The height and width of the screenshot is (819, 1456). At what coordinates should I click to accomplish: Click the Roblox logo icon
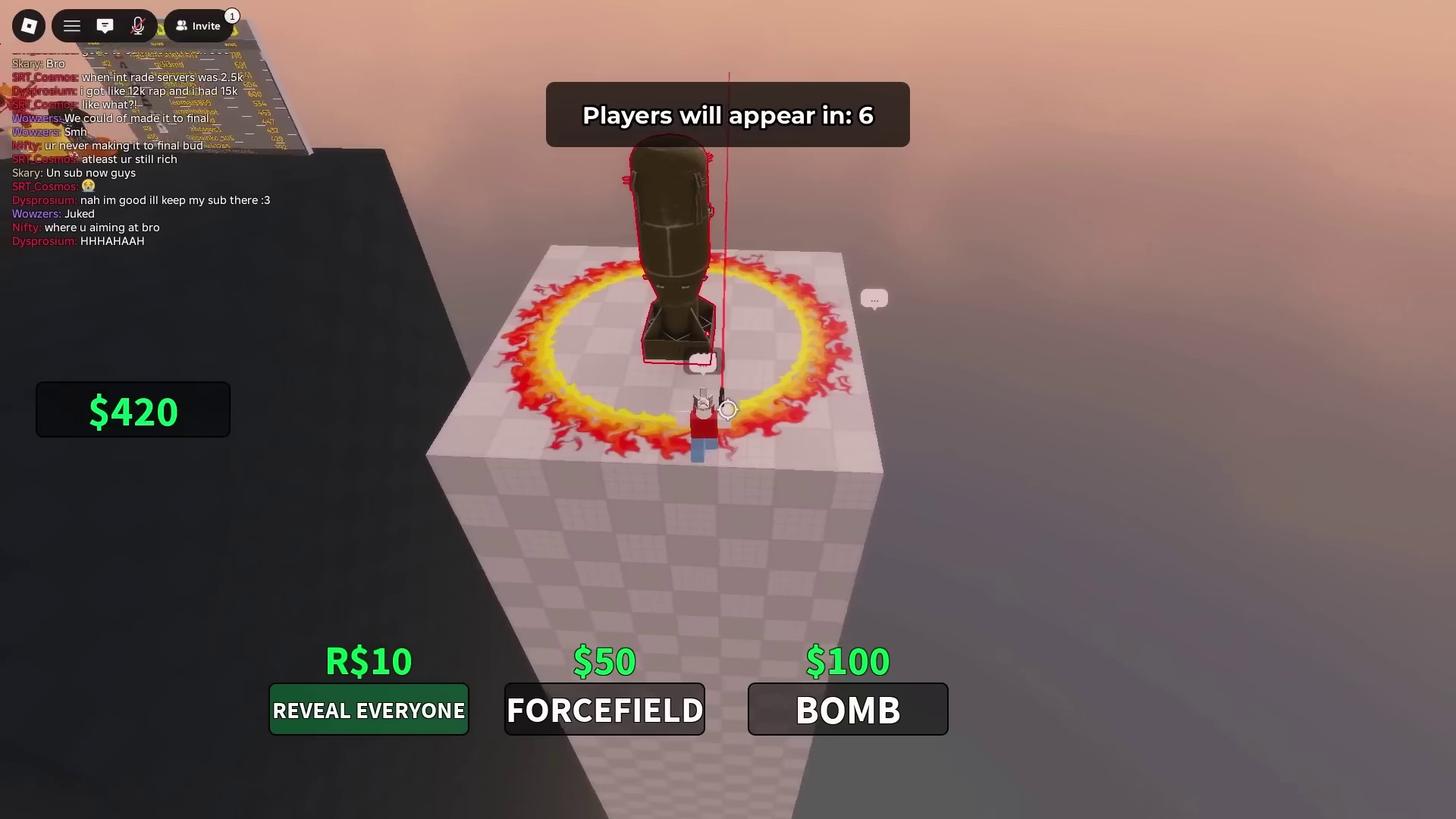coord(29,25)
